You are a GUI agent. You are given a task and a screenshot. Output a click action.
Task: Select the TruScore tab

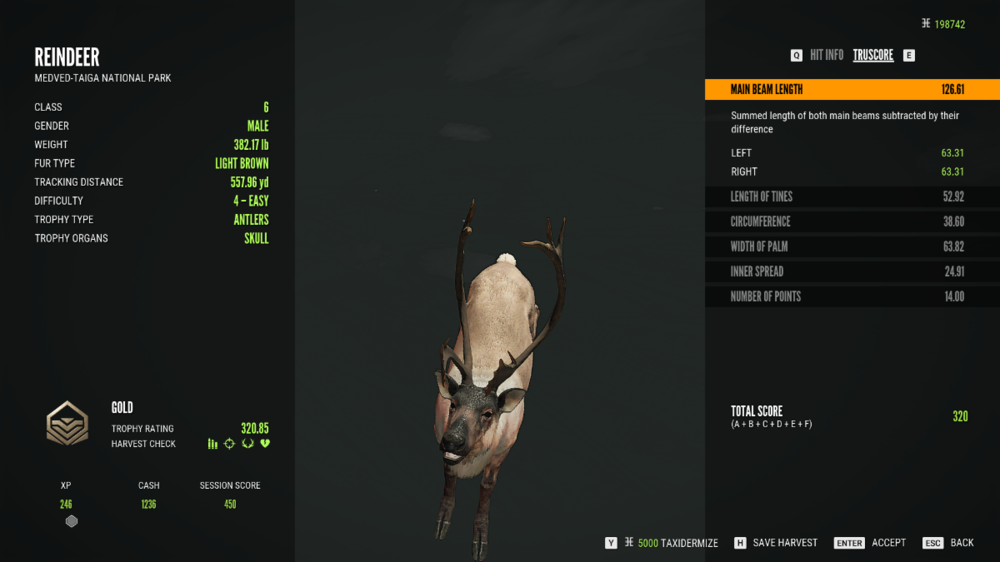(873, 56)
